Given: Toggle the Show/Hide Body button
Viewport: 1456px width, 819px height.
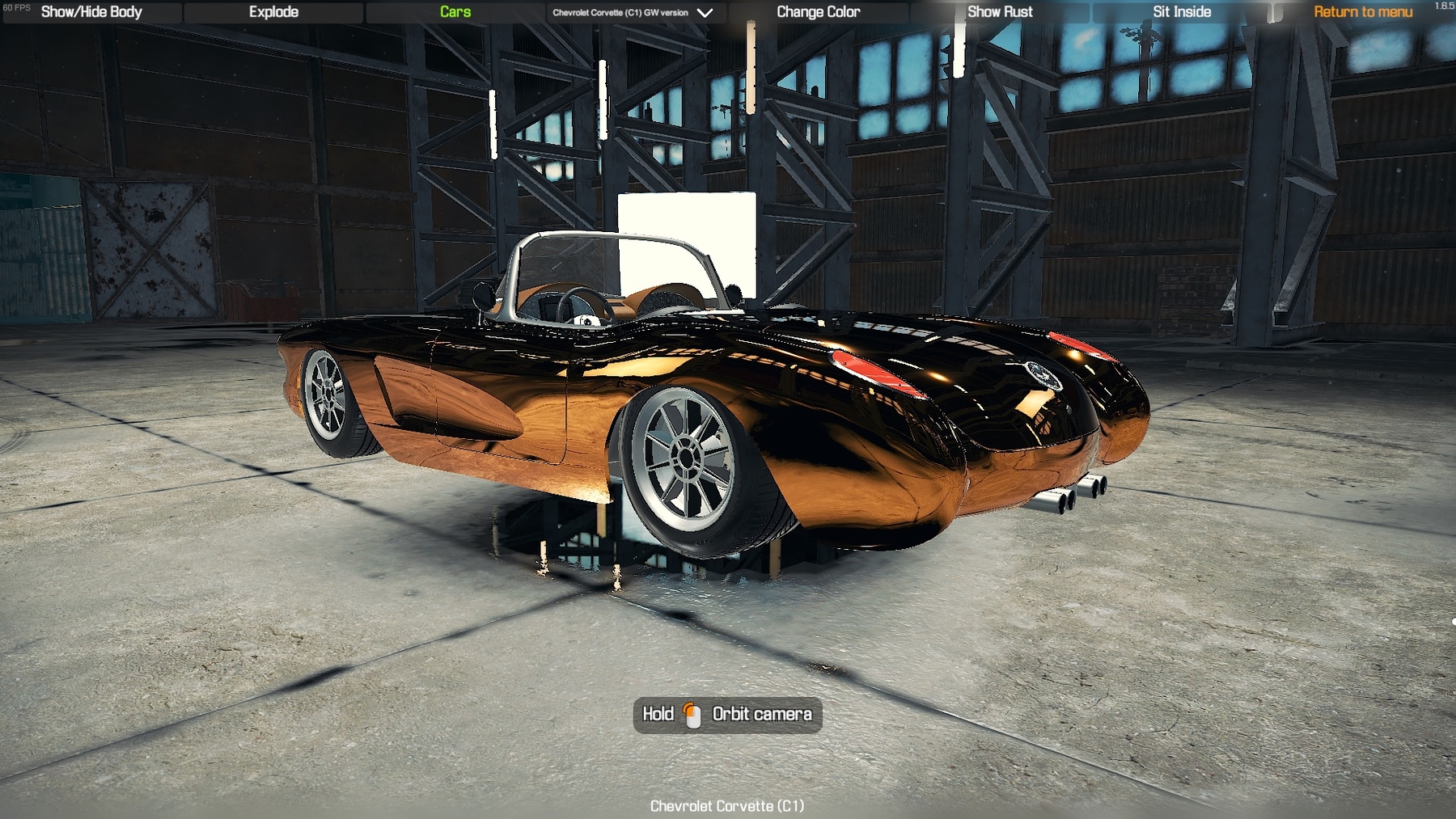Looking at the screenshot, I should [91, 12].
